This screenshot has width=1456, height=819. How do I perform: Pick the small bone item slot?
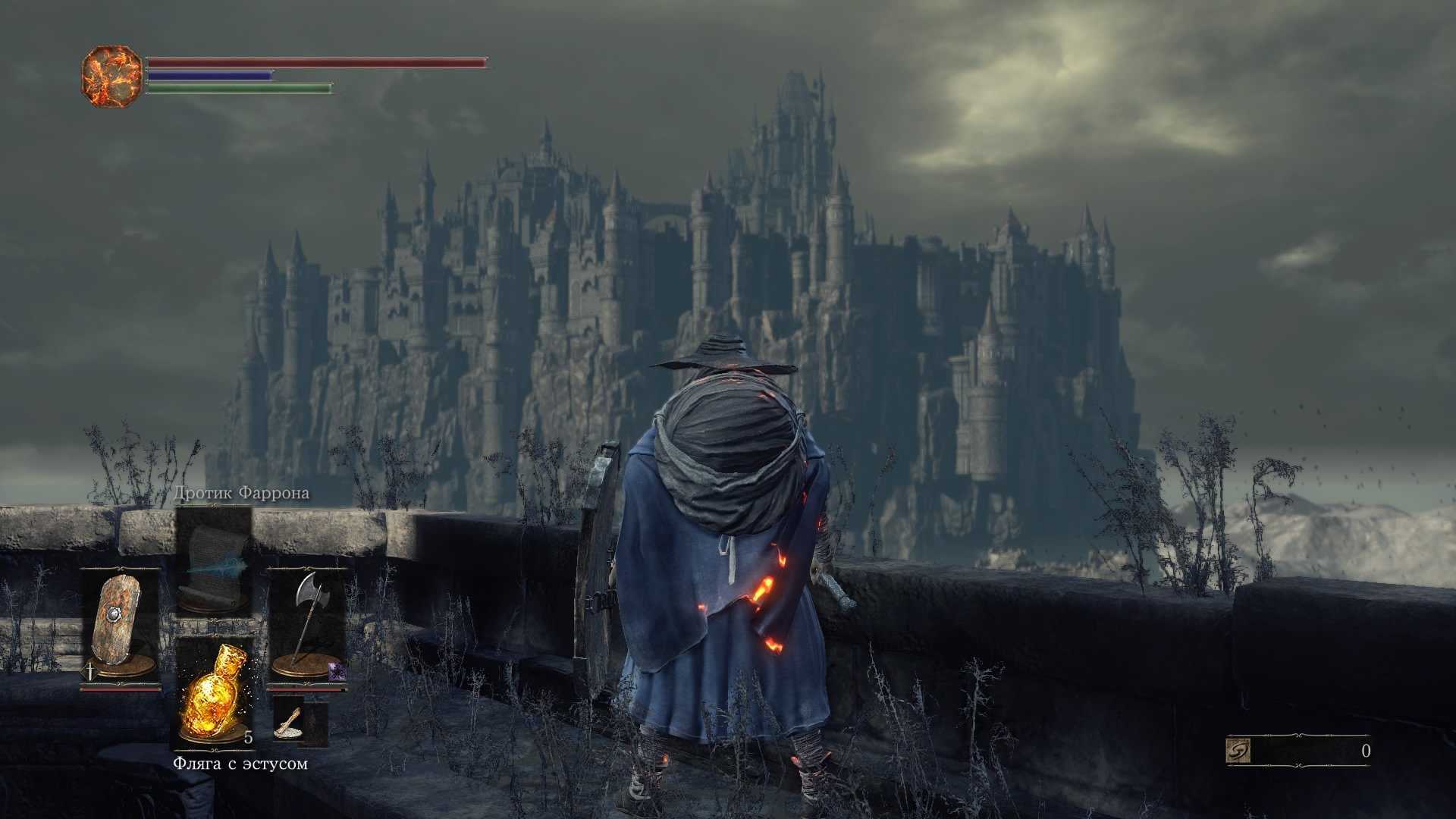pos(290,723)
